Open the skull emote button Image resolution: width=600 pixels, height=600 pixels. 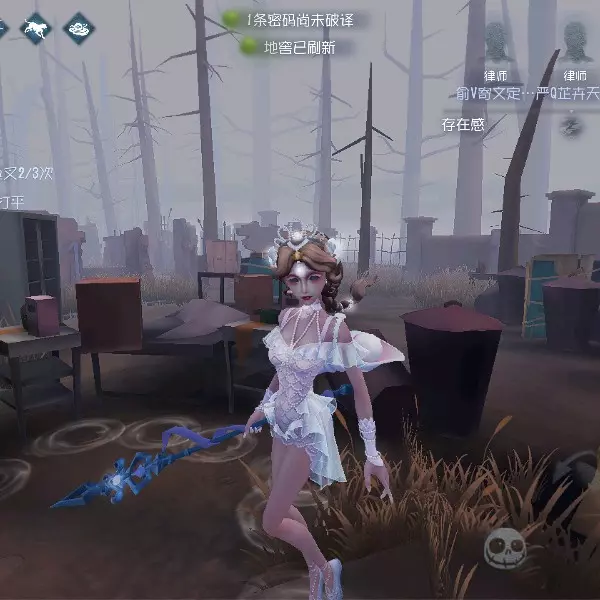505,549
